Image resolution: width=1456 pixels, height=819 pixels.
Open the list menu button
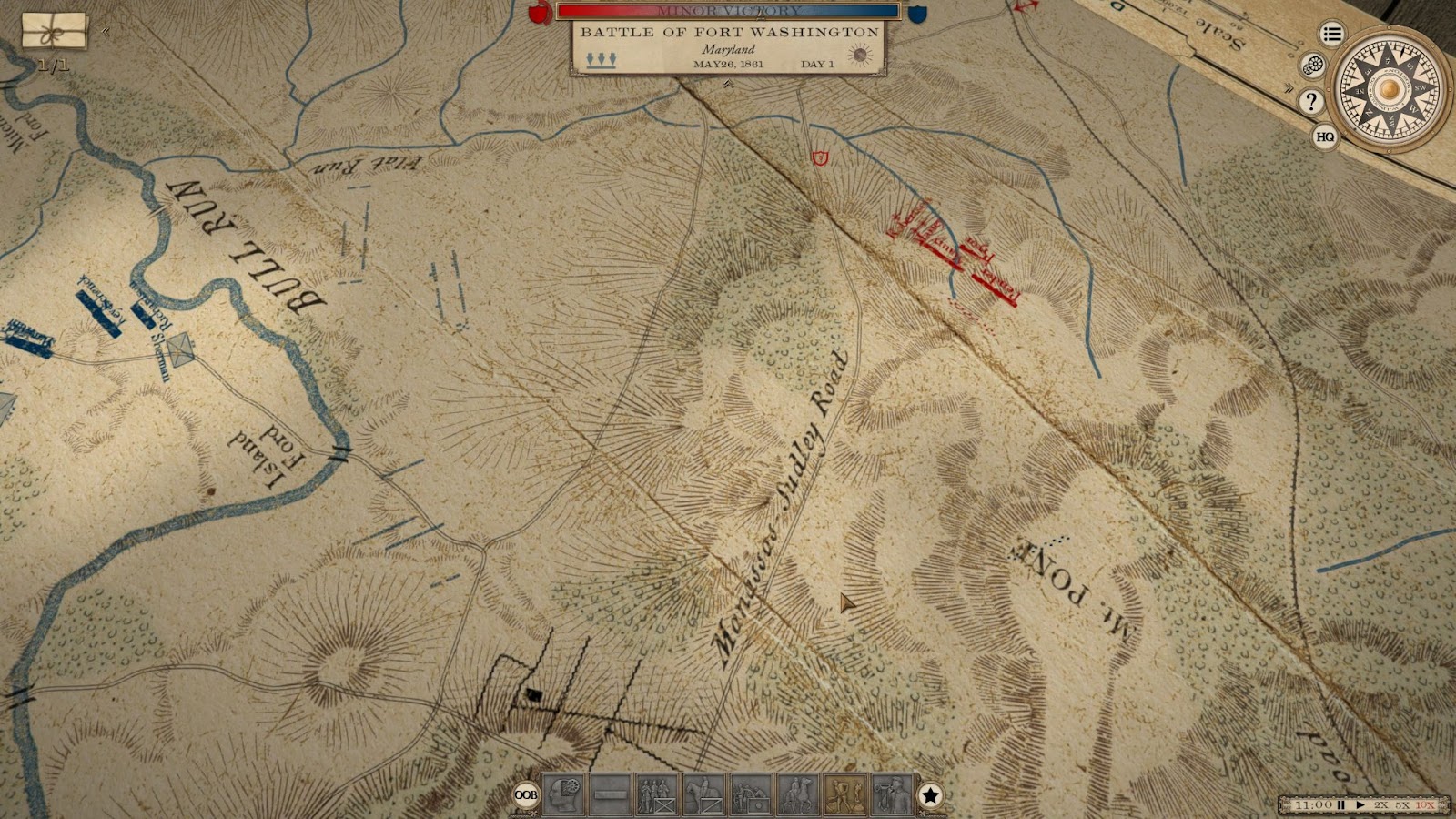[x=1332, y=35]
